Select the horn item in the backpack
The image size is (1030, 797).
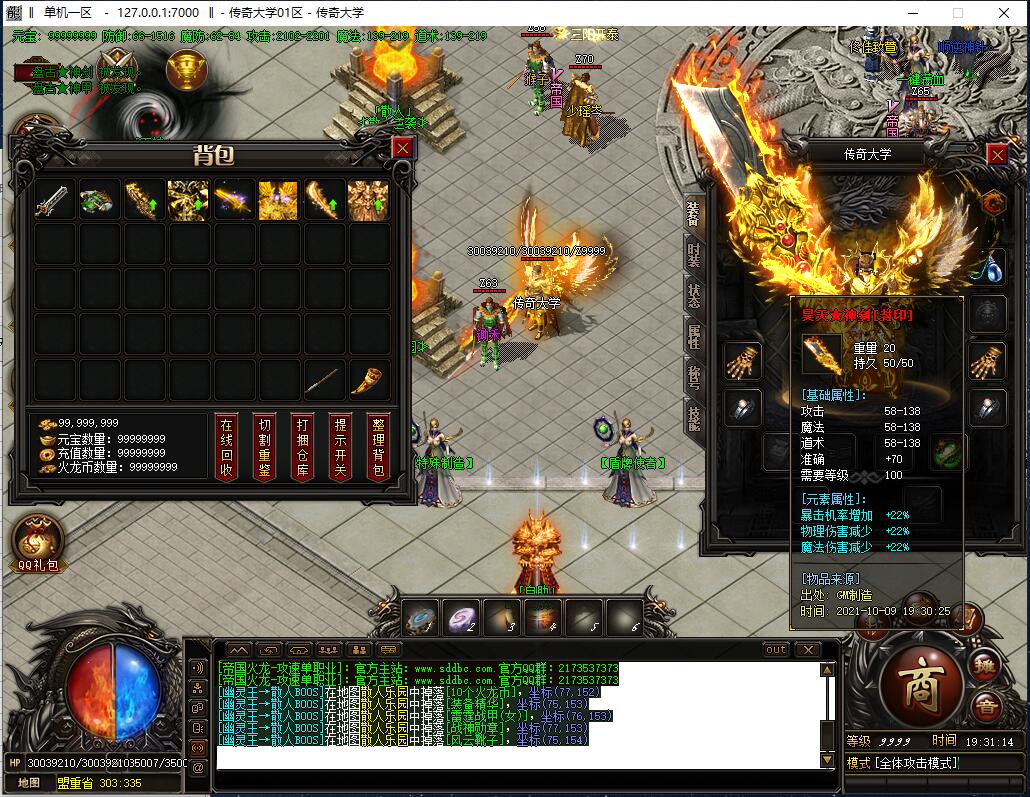(x=367, y=380)
